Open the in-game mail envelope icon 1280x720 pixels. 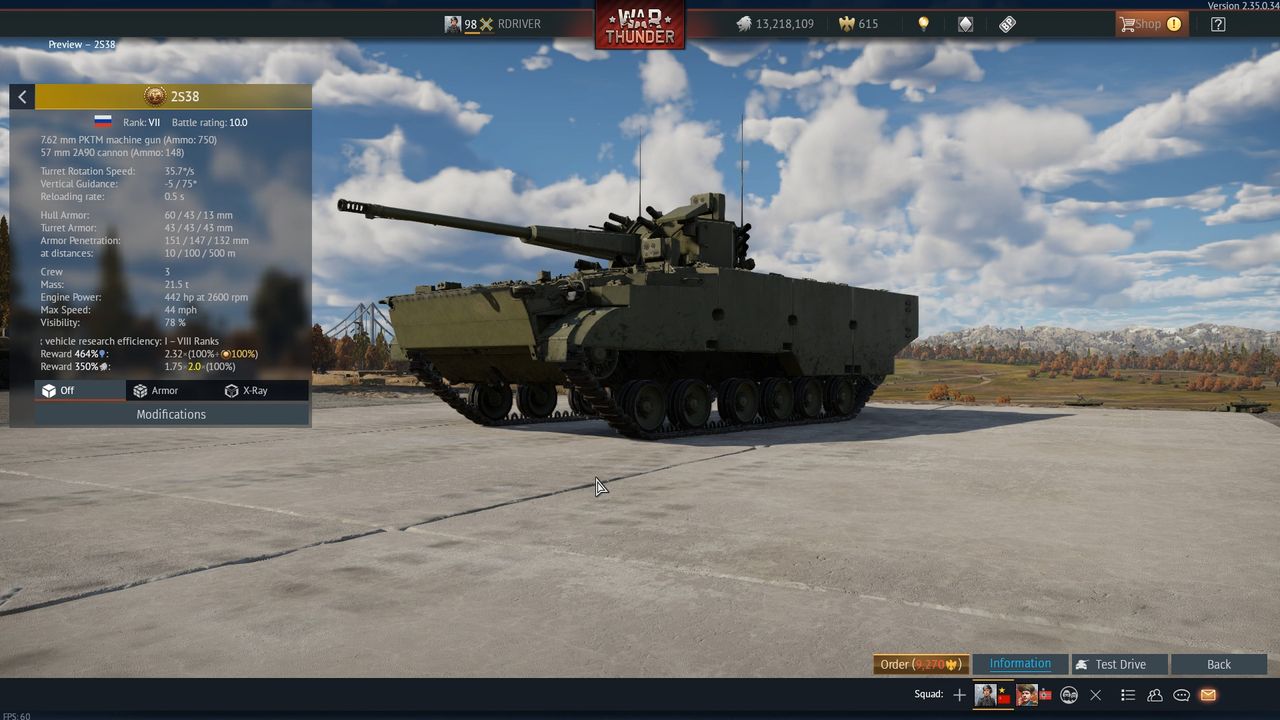click(x=1206, y=694)
